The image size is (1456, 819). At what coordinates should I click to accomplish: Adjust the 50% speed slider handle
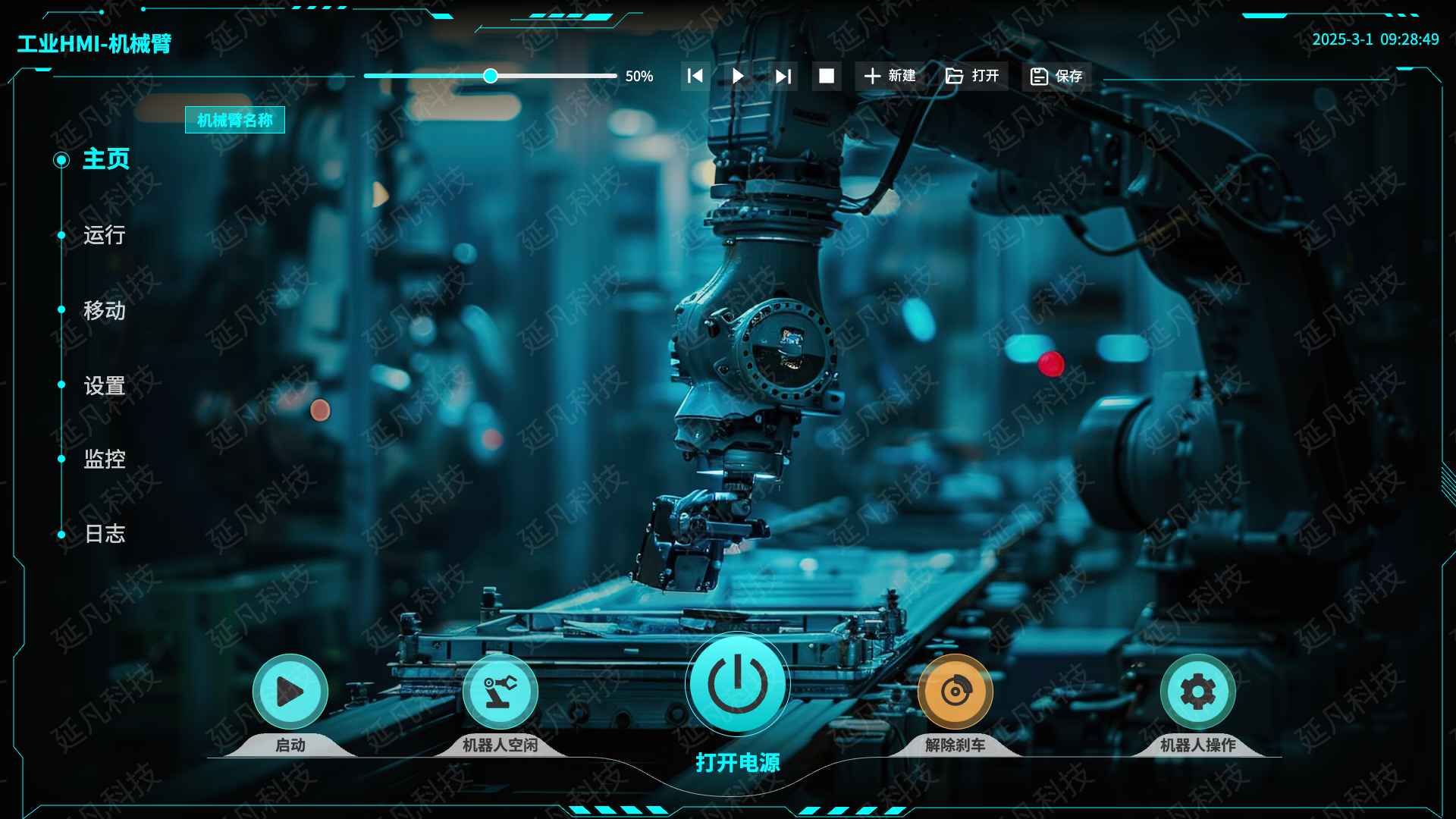(x=491, y=76)
